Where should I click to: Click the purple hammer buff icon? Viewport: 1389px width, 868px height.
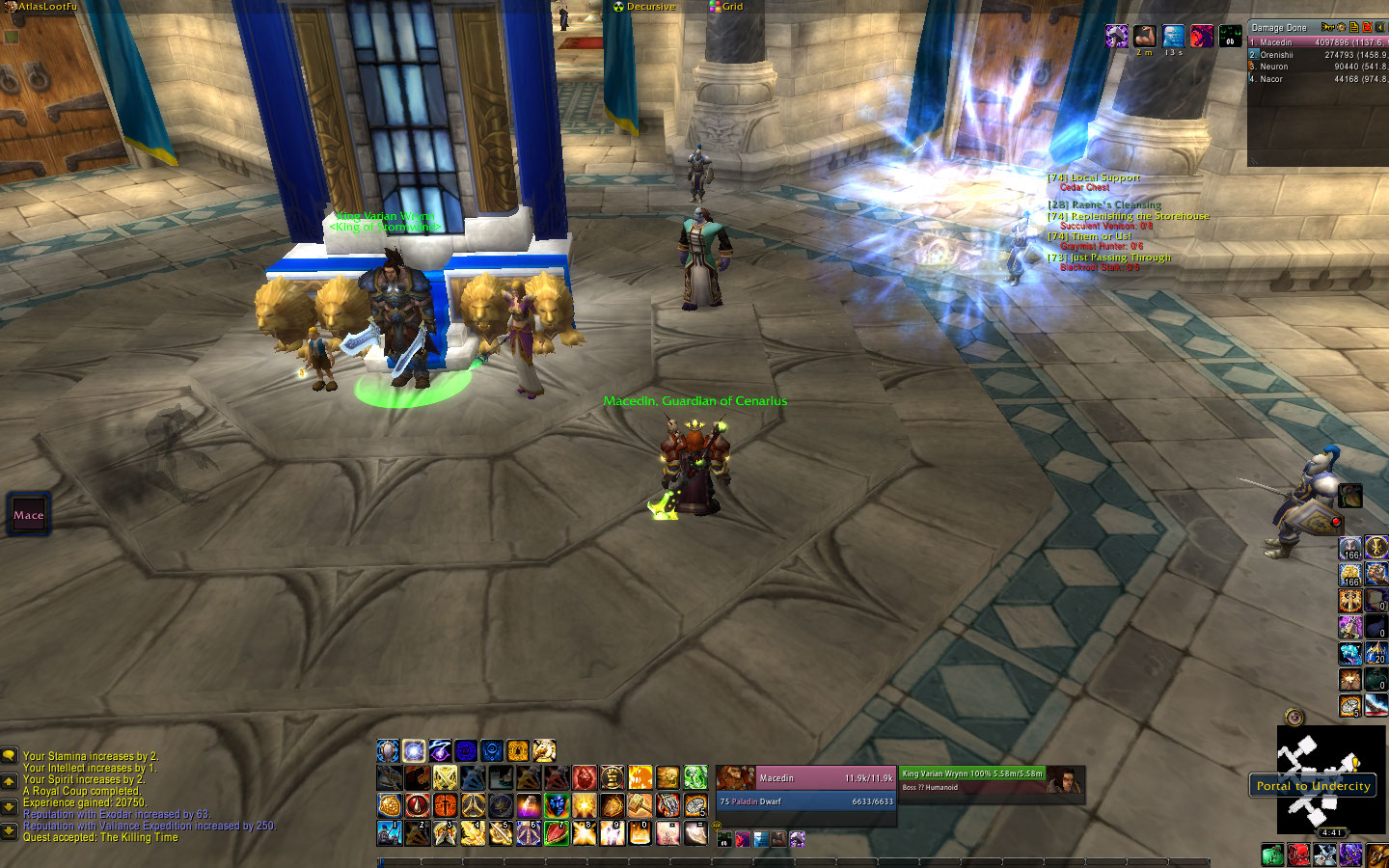click(x=1117, y=37)
